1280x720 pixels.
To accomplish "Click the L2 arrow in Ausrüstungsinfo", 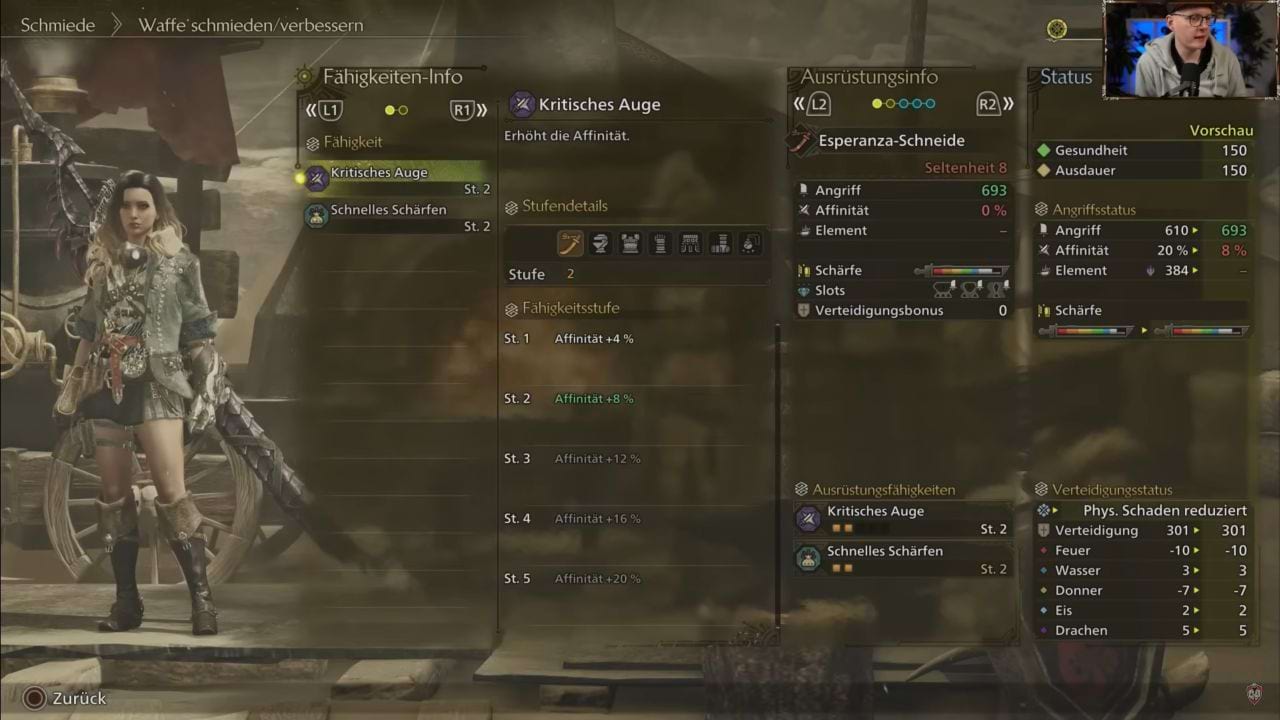I will pos(815,103).
